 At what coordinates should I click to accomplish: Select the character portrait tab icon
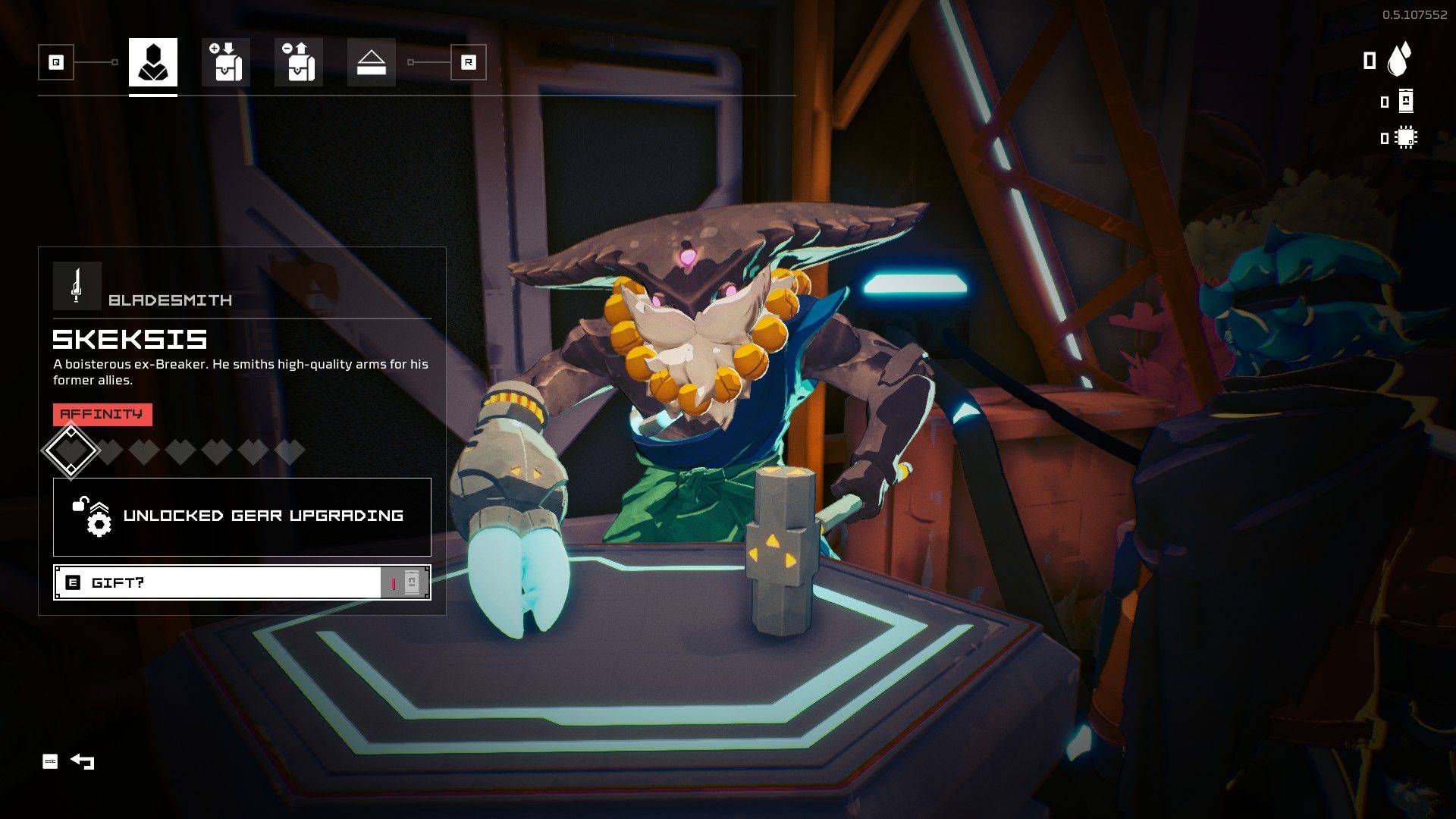(x=153, y=62)
